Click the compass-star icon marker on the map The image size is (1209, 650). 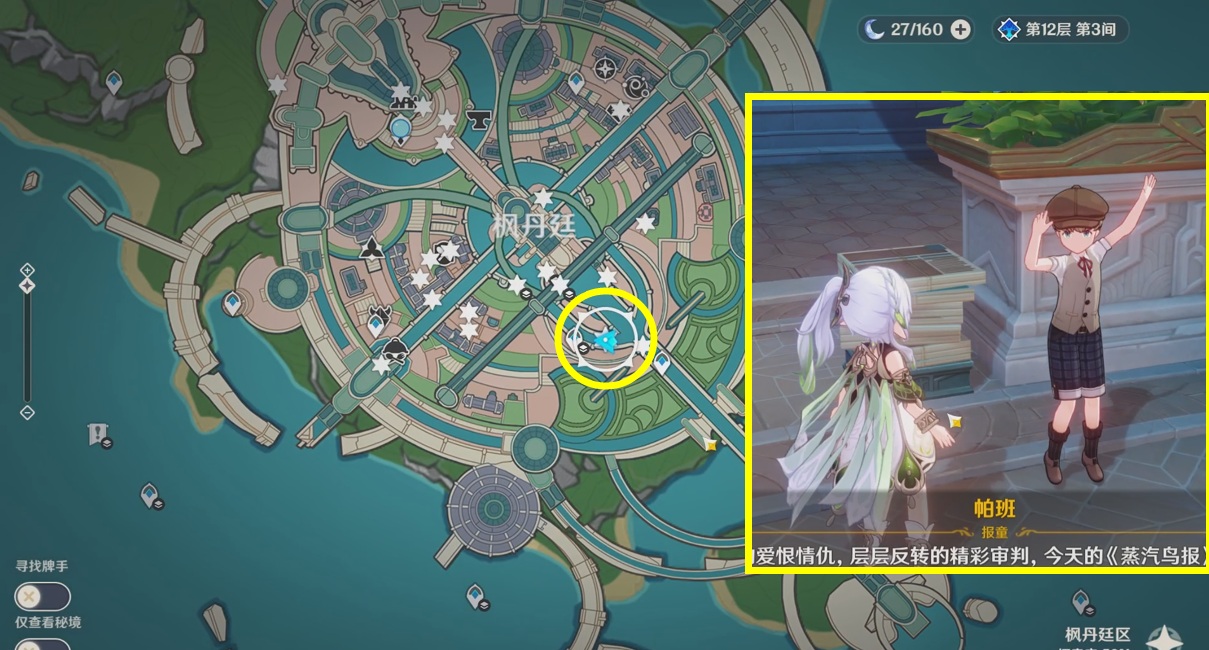(x=604, y=68)
